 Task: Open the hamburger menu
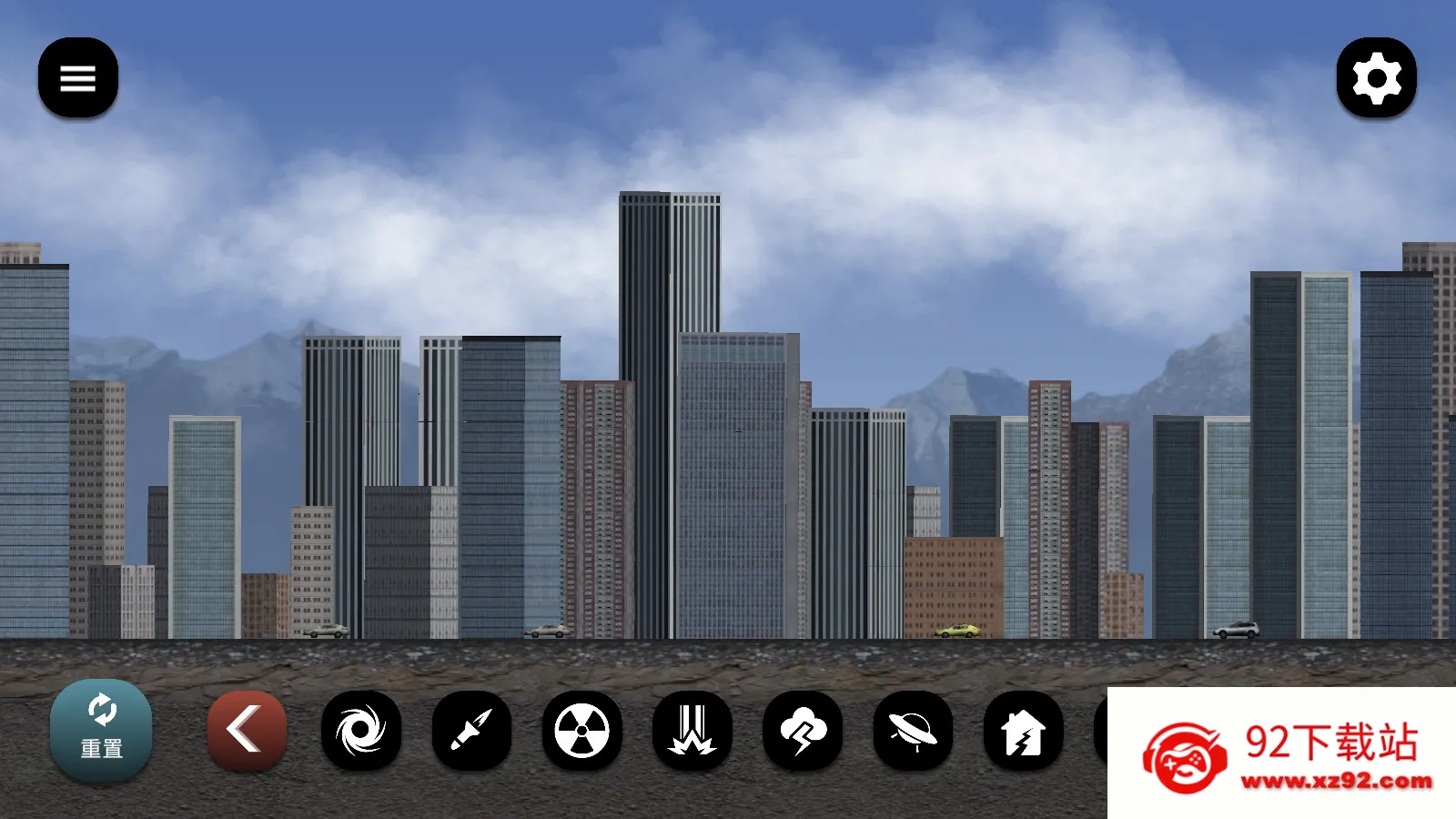78,78
